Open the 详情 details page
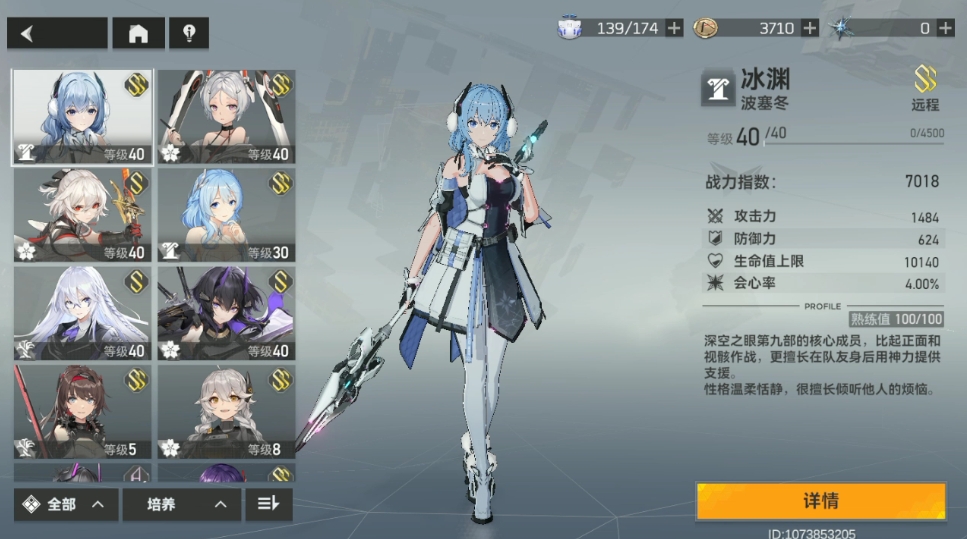This screenshot has height=539, width=967. point(820,501)
